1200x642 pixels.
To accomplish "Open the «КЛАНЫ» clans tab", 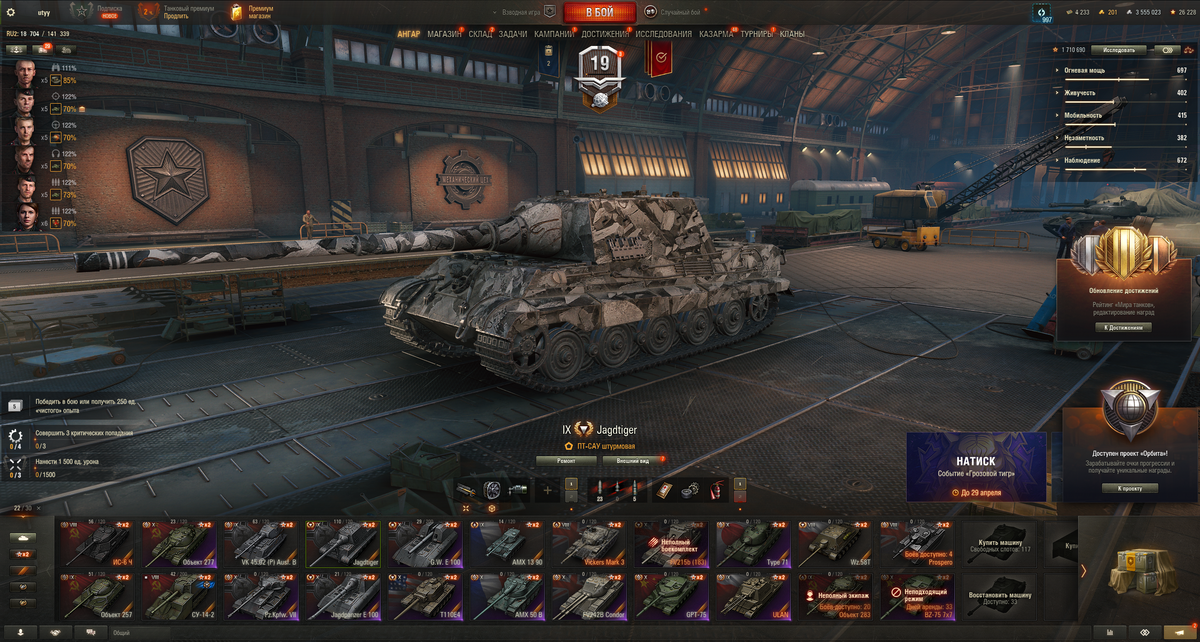I will (x=792, y=34).
